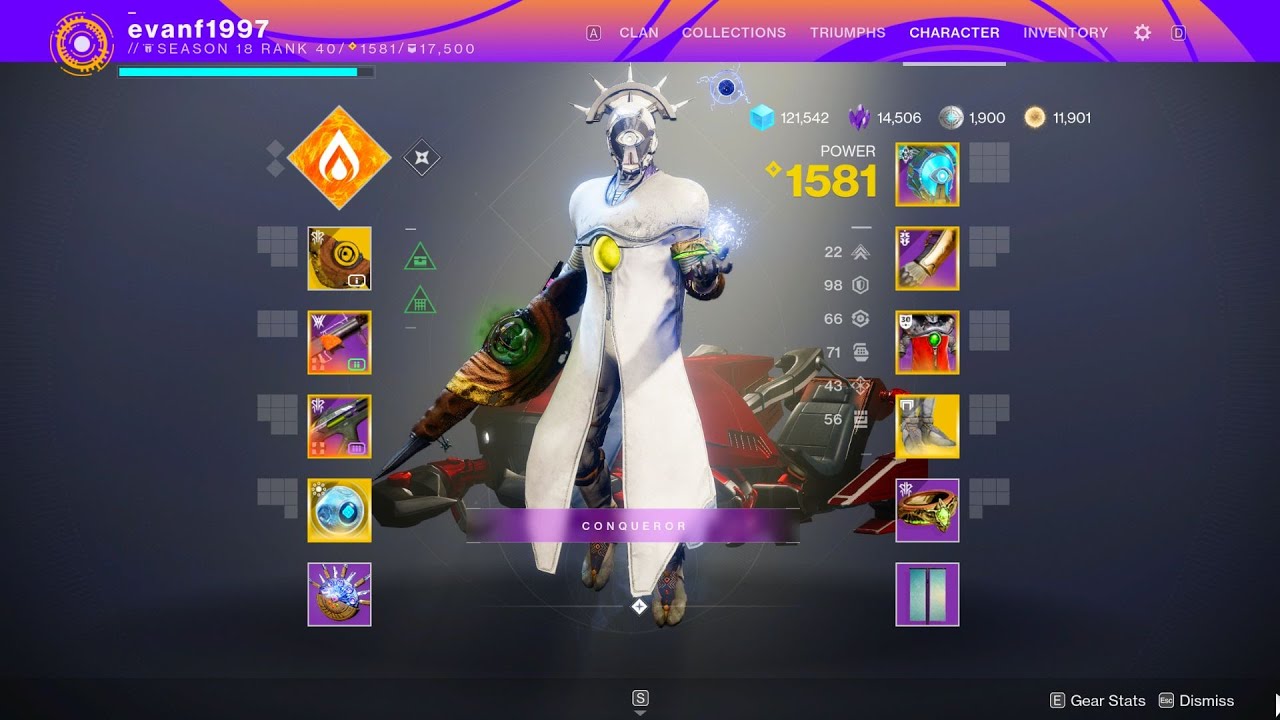Open settings via the gear icon
Viewport: 1280px width, 720px height.
pyautogui.click(x=1142, y=33)
